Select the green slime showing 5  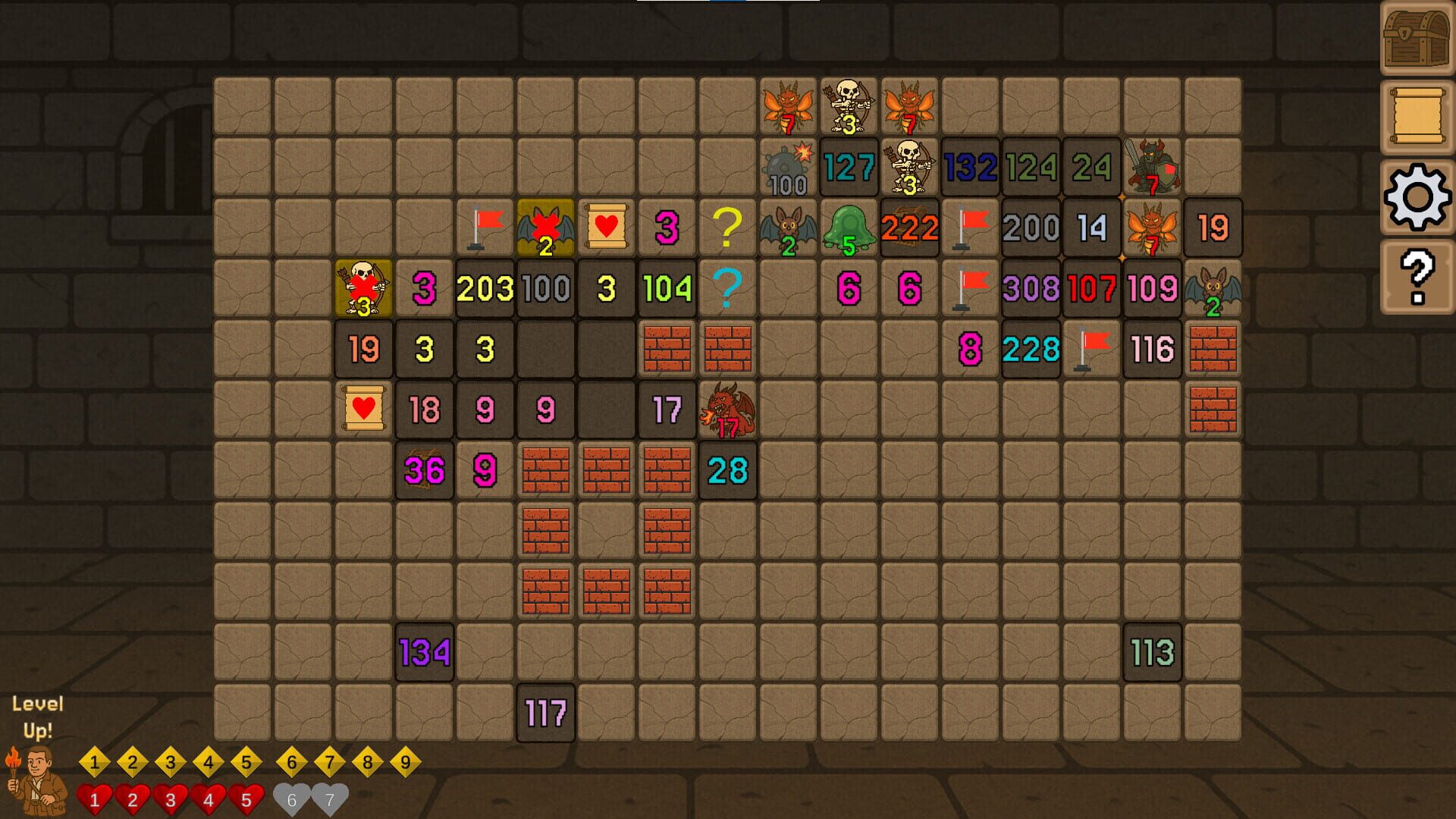click(x=849, y=227)
